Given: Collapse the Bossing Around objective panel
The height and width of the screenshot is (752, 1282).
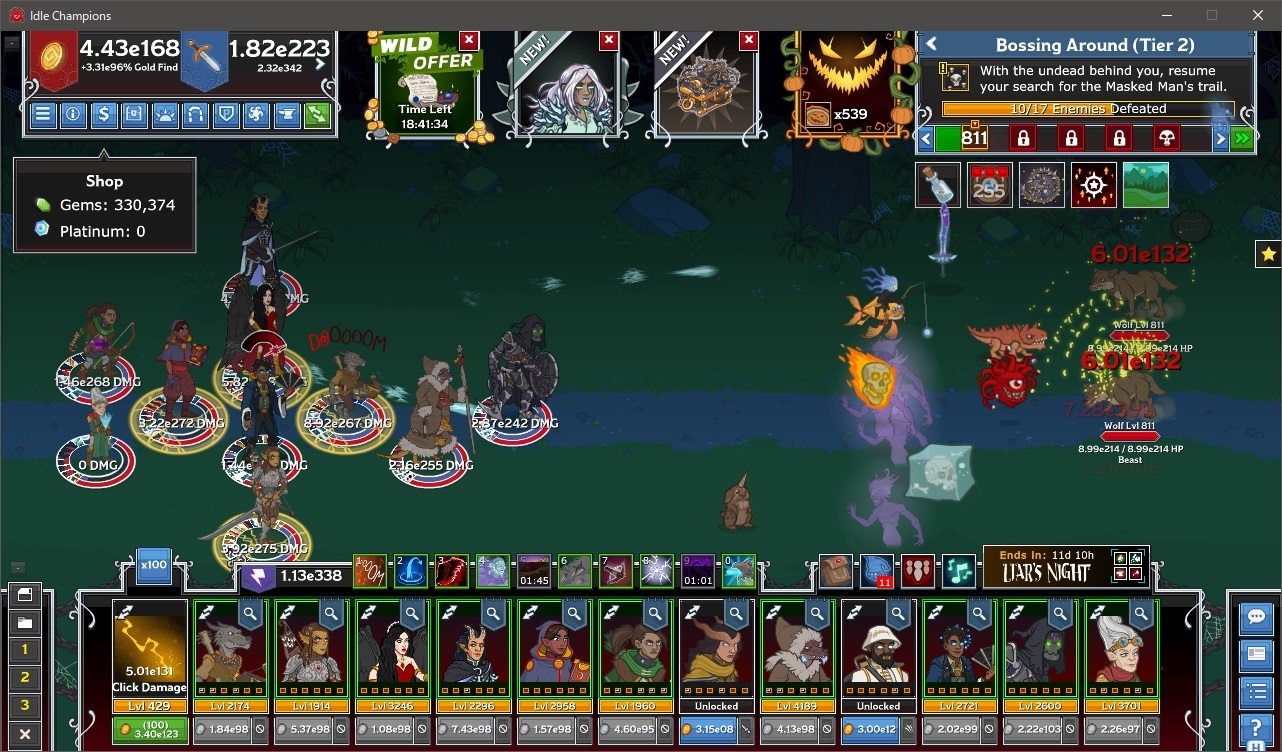Looking at the screenshot, I should [x=931, y=45].
